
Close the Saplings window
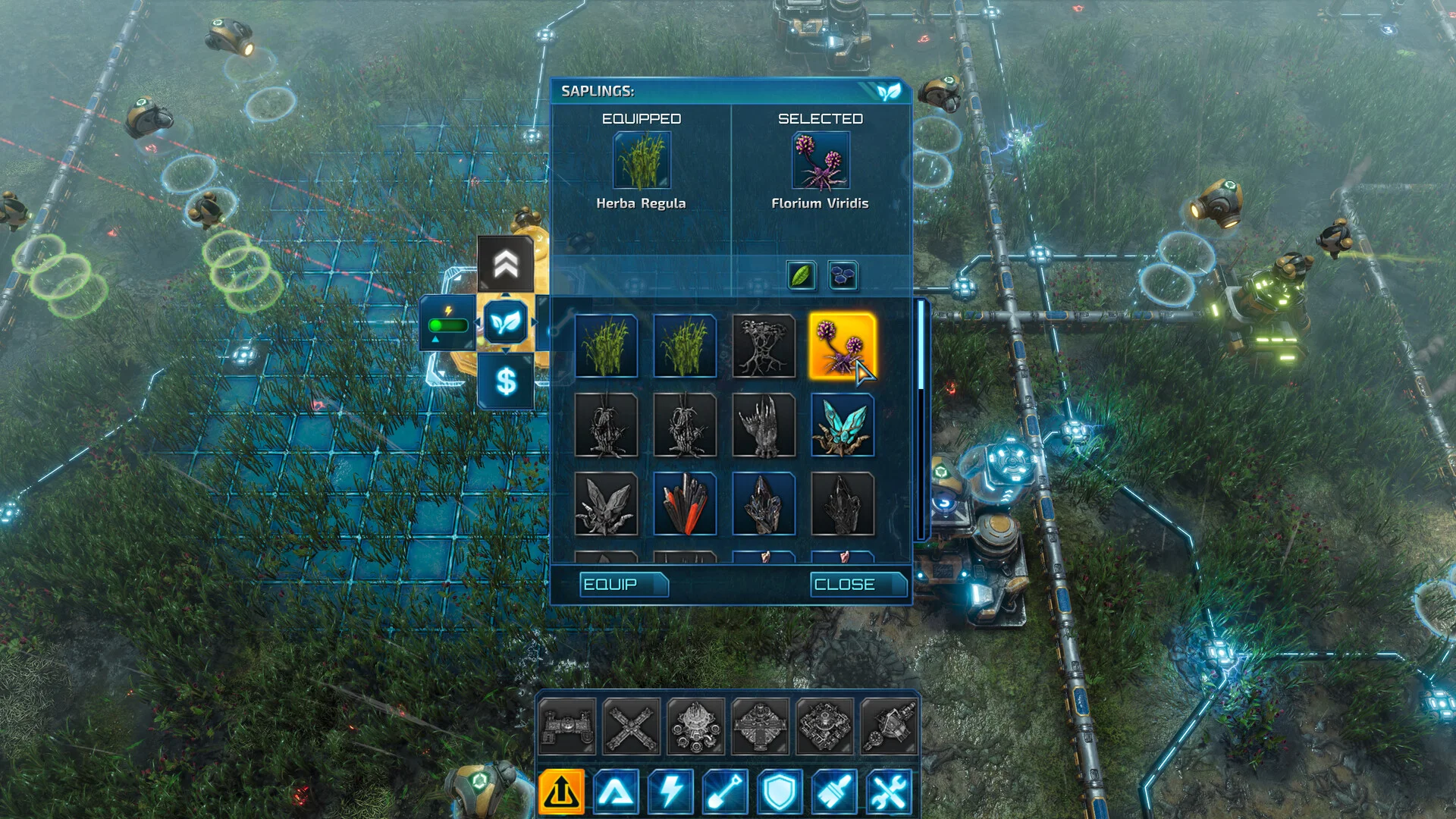(x=858, y=585)
